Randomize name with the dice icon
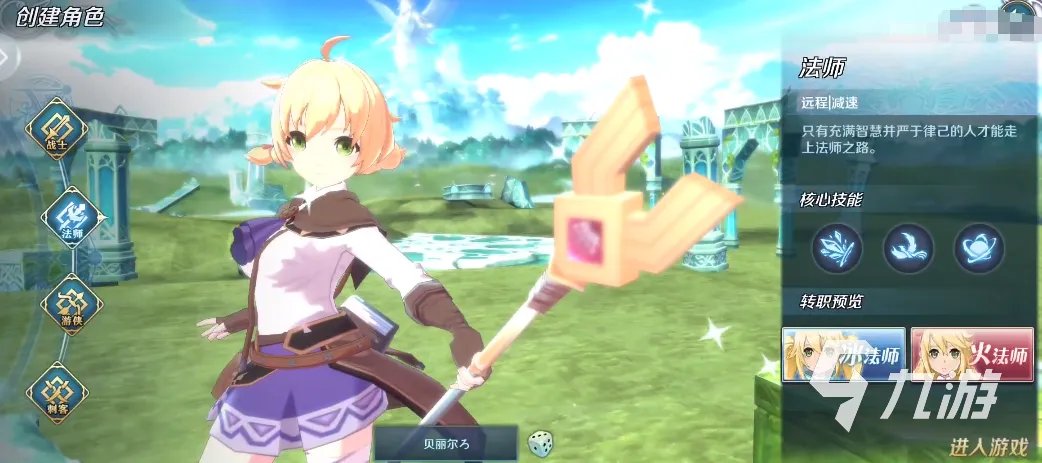 click(540, 442)
